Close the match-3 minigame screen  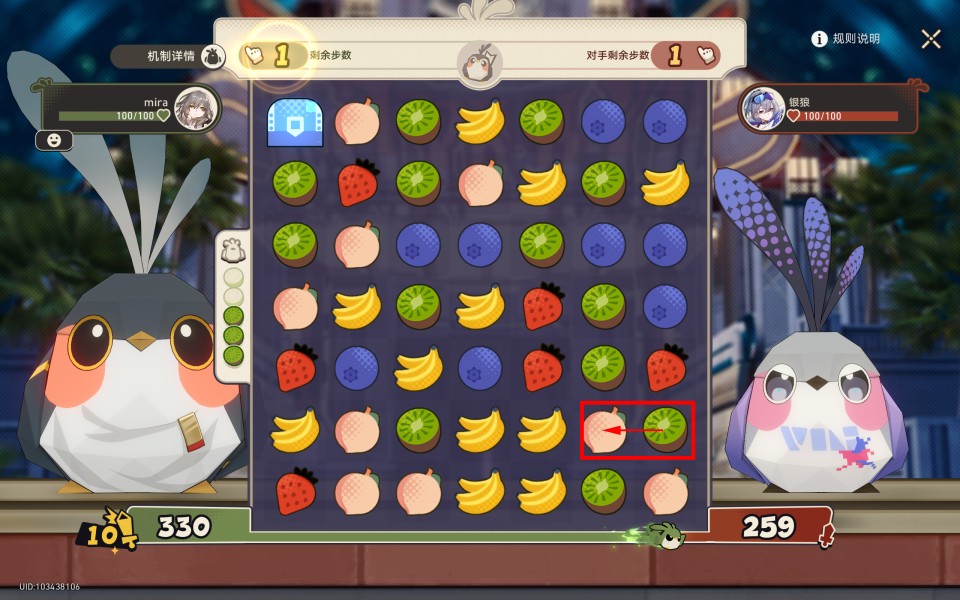[931, 39]
